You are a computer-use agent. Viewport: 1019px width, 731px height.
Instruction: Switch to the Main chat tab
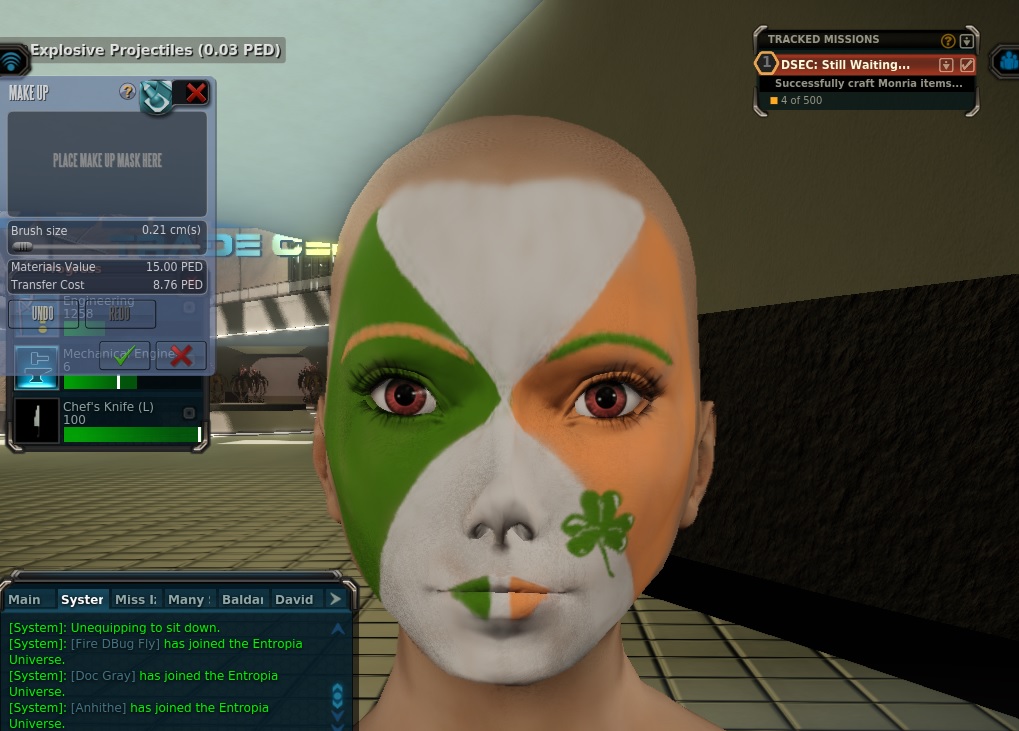tap(25, 599)
